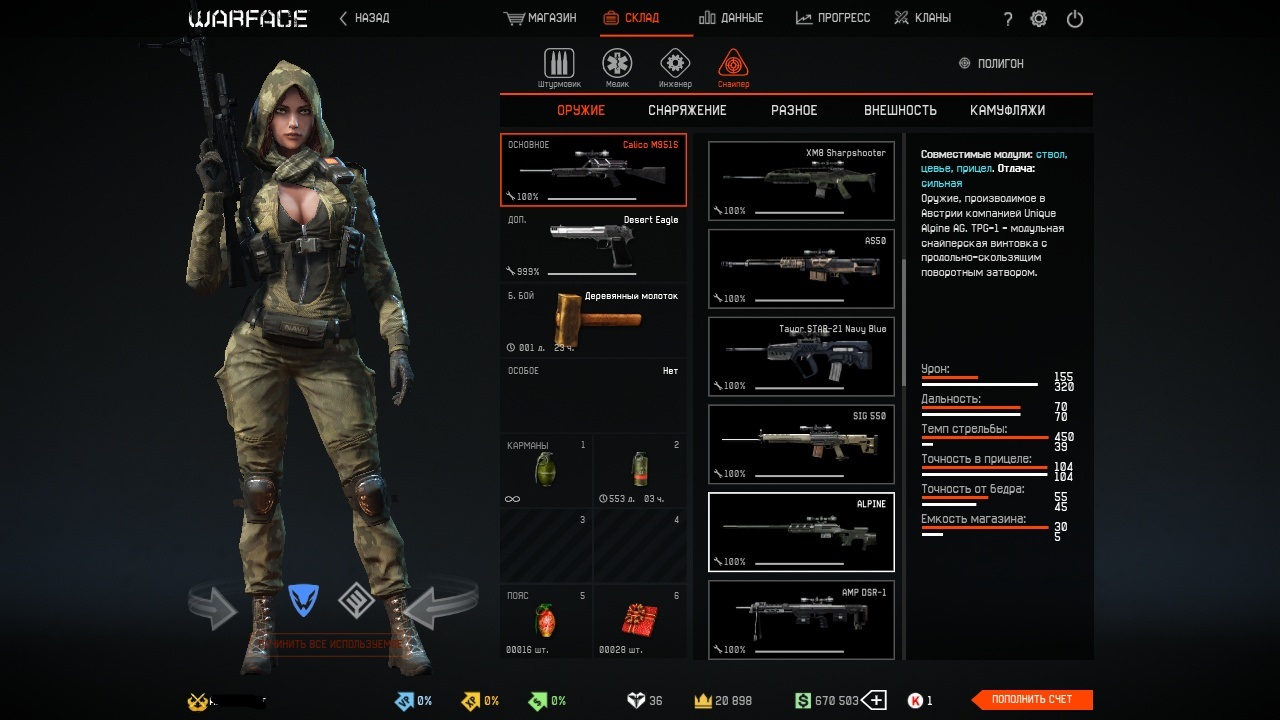Click the power exit icon

[1075, 19]
